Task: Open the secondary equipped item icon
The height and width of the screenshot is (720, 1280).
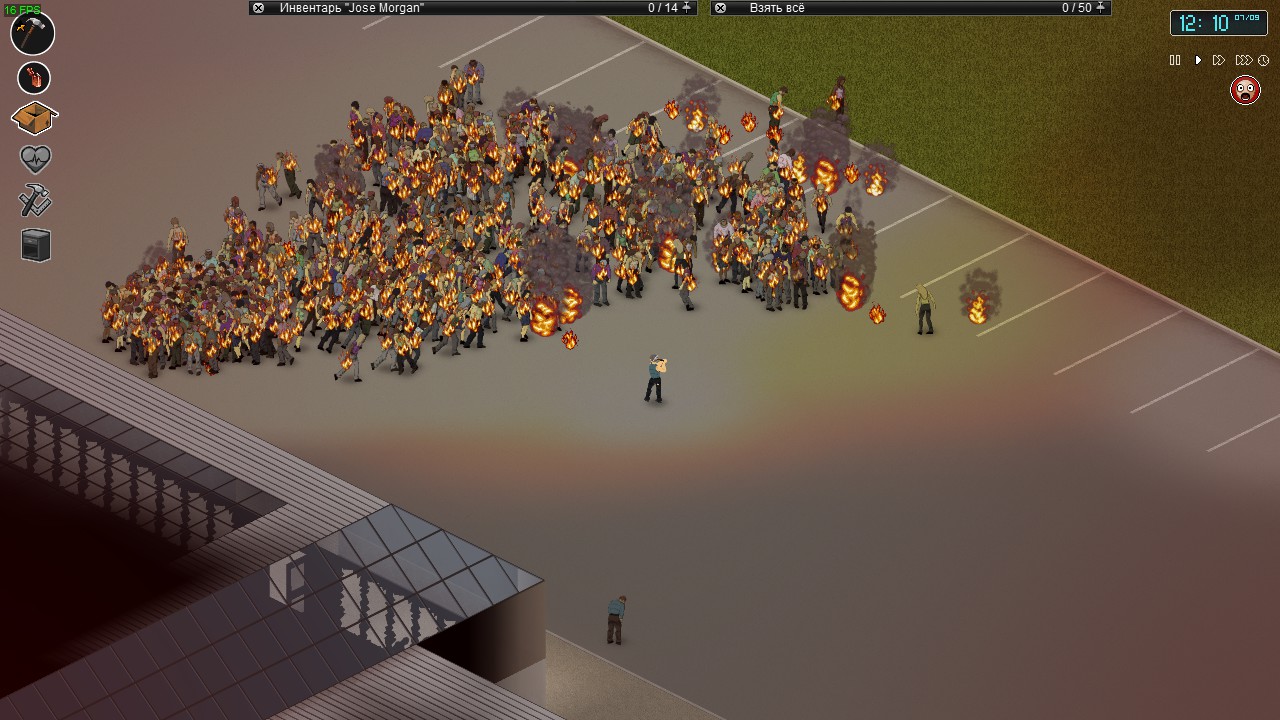Action: pyautogui.click(x=33, y=76)
